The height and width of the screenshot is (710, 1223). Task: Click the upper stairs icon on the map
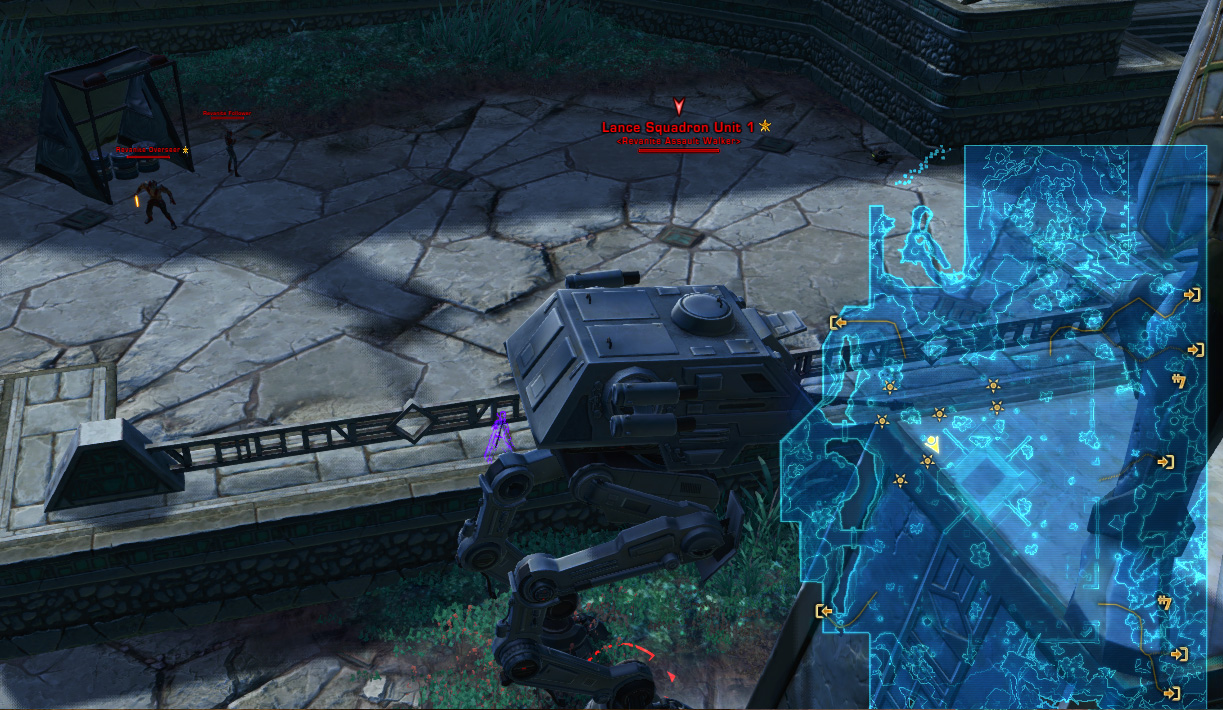pyautogui.click(x=1178, y=380)
